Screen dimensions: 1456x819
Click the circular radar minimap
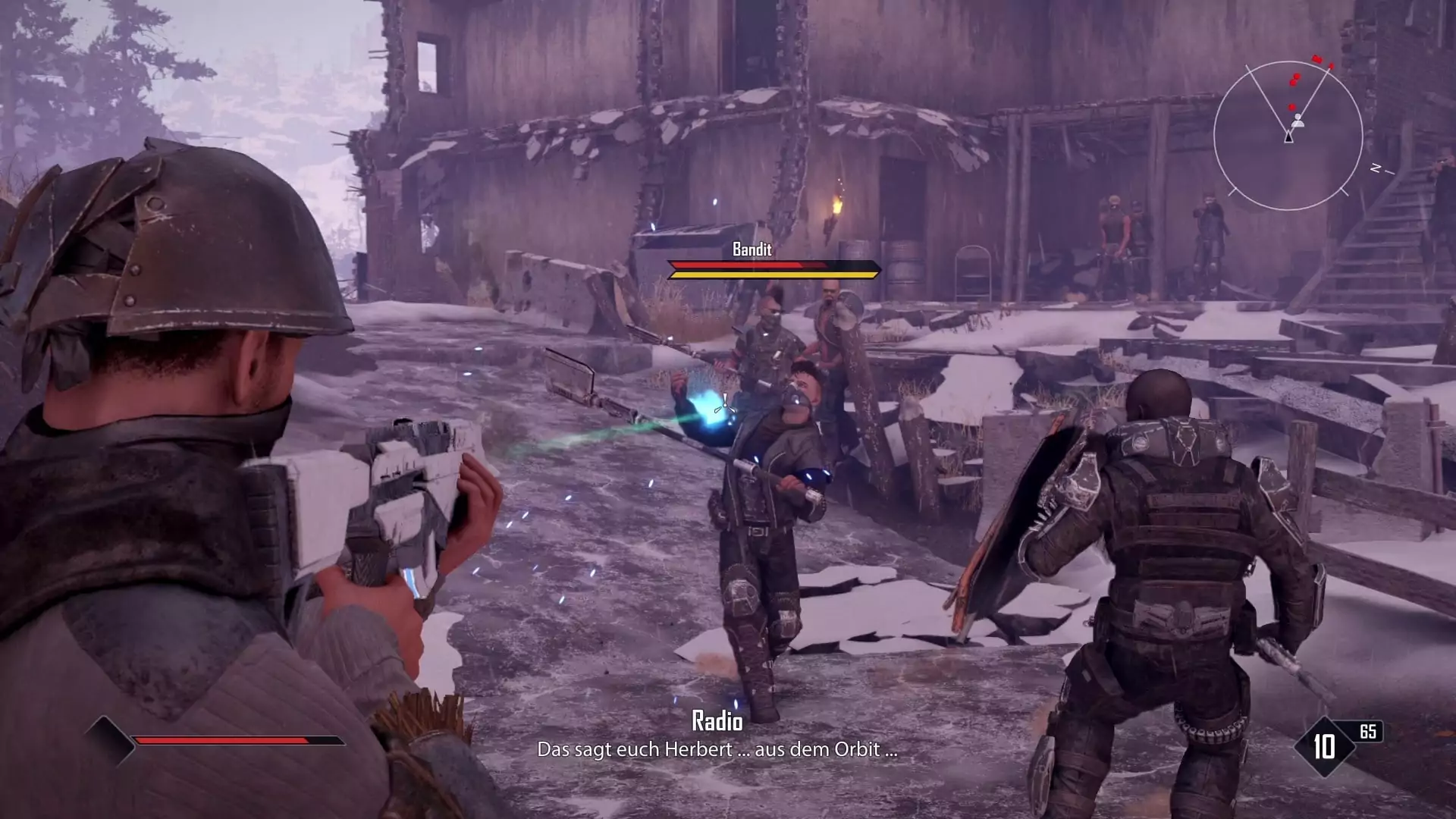1288,136
